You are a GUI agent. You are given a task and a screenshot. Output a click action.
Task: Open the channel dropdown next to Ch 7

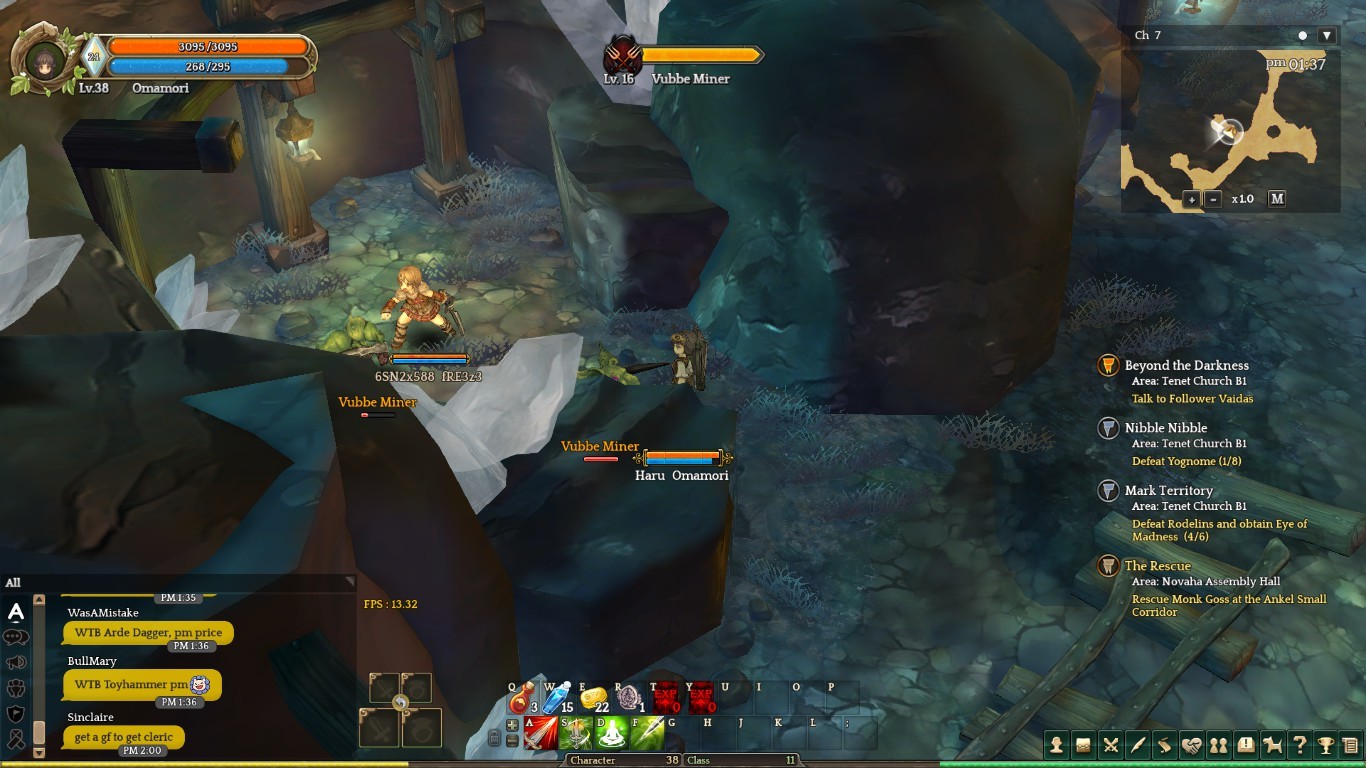[x=1327, y=36]
